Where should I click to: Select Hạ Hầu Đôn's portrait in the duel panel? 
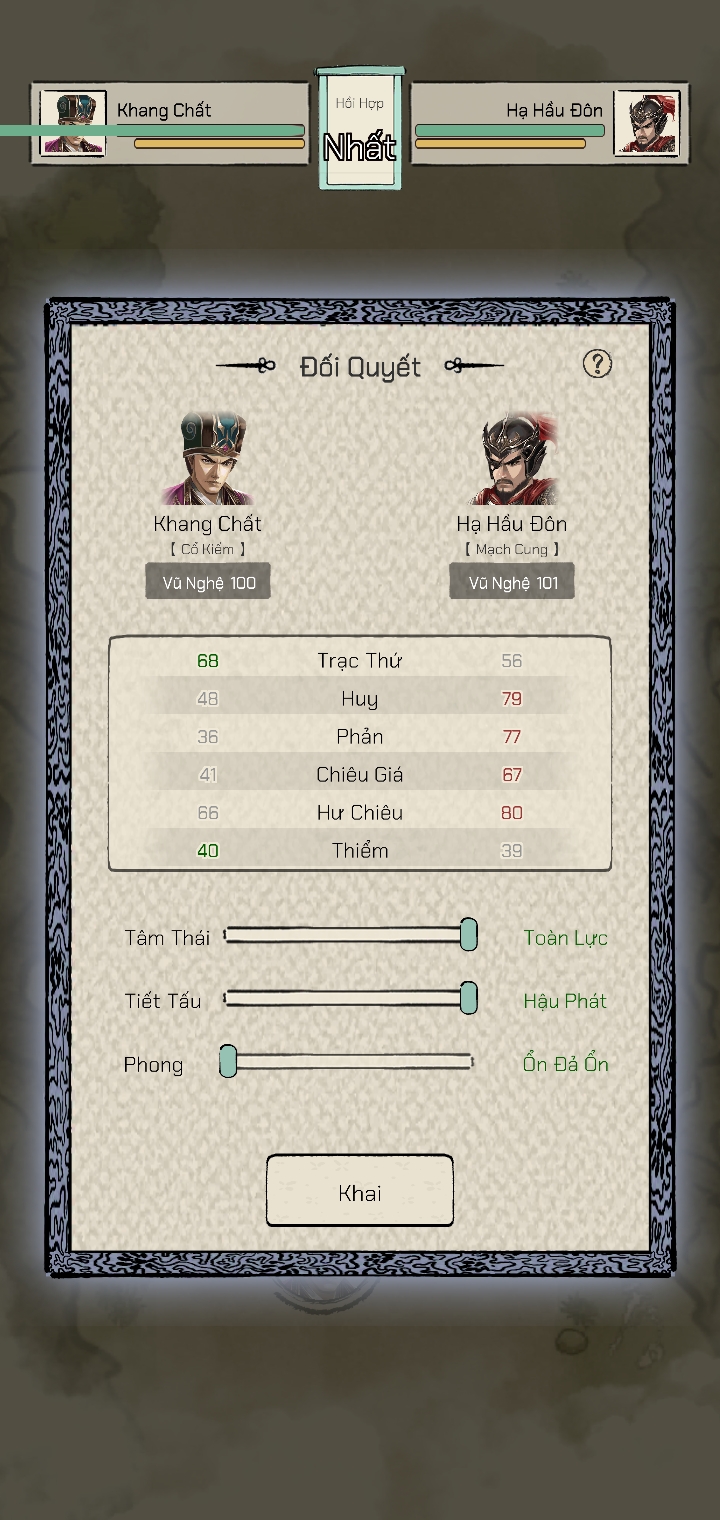[x=511, y=460]
